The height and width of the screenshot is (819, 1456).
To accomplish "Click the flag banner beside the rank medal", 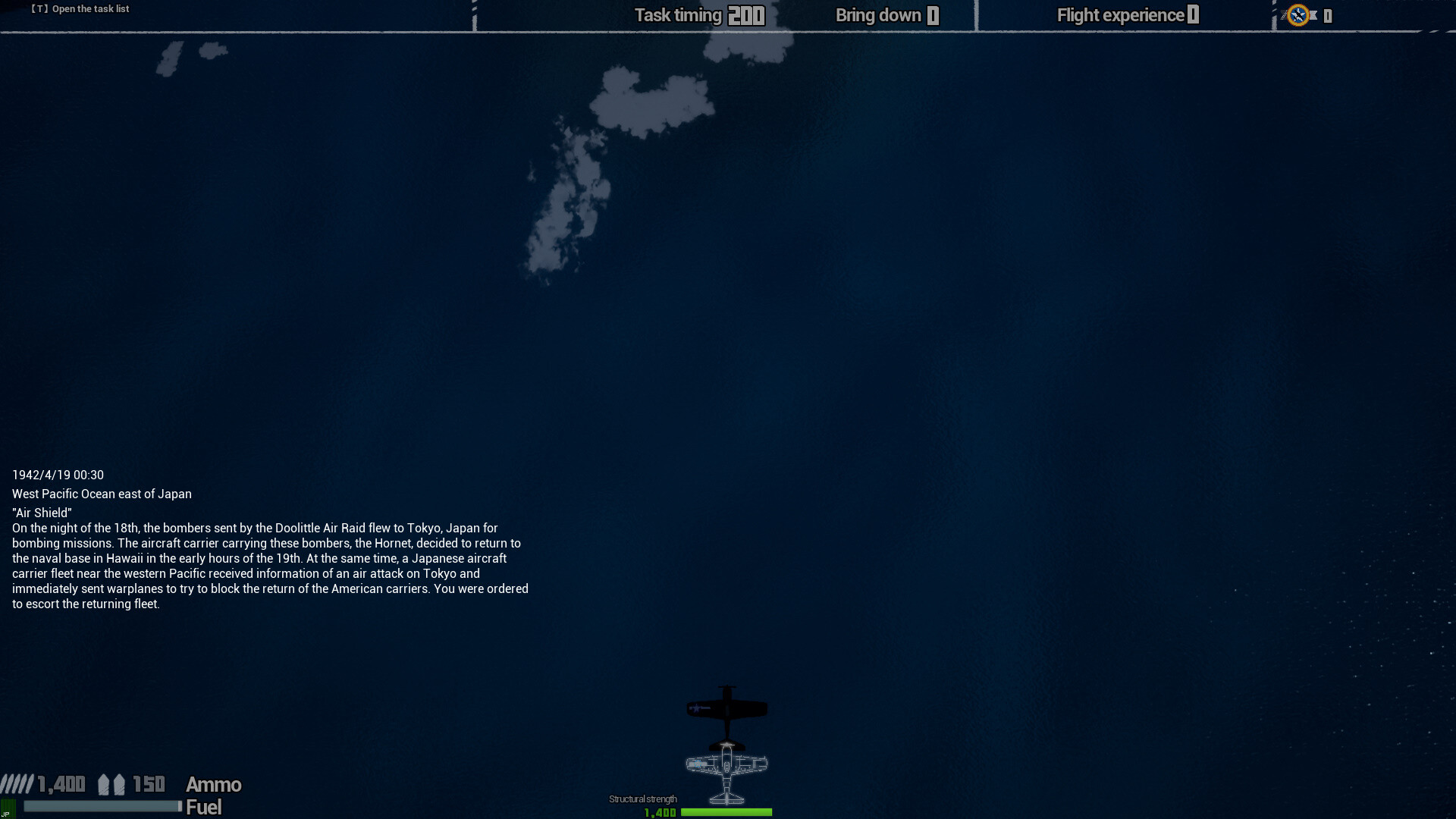I will pyautogui.click(x=1313, y=14).
